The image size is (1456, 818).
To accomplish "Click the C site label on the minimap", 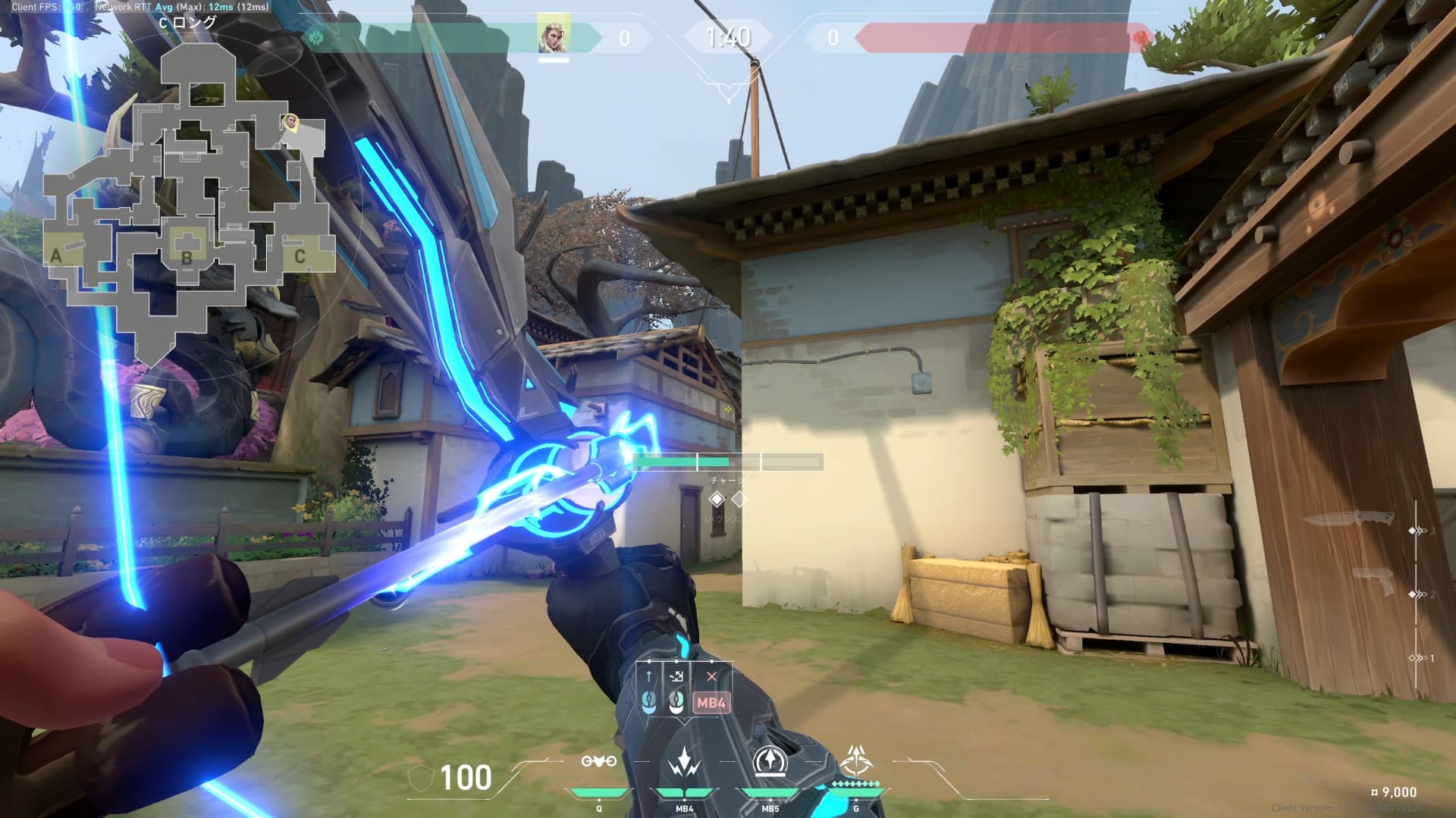I will coord(300,256).
